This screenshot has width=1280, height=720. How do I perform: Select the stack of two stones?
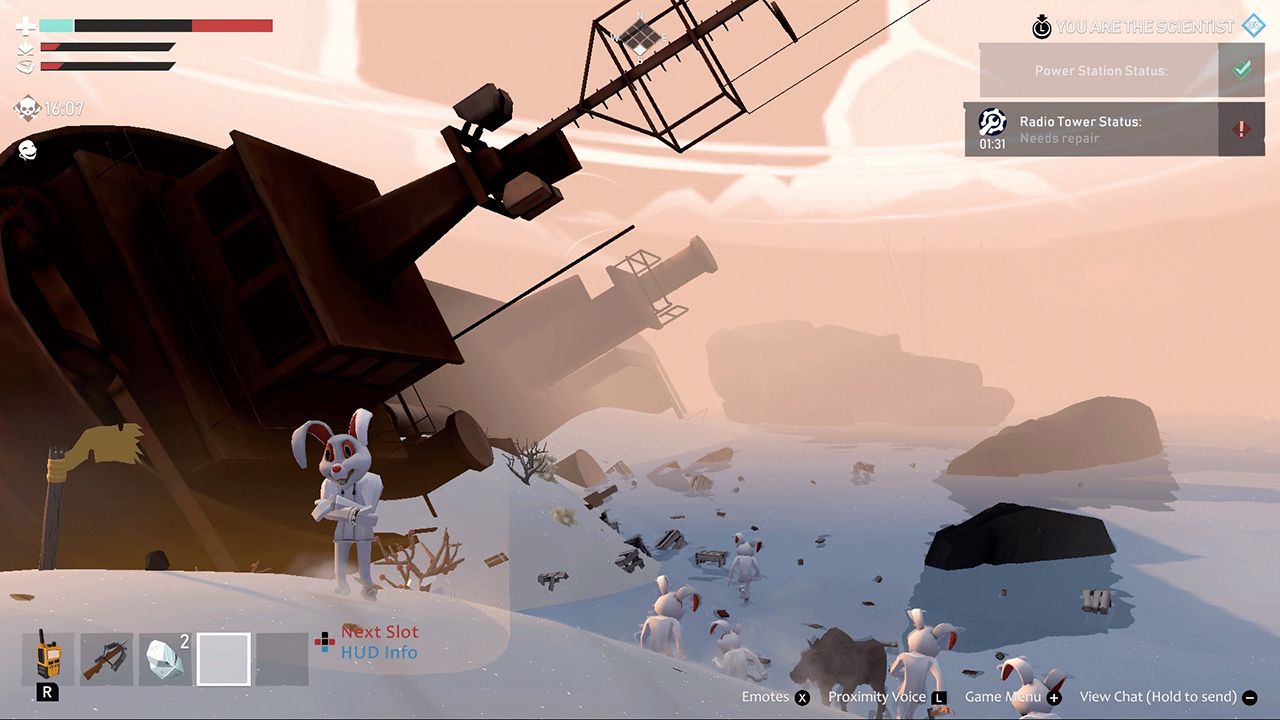tap(164, 659)
